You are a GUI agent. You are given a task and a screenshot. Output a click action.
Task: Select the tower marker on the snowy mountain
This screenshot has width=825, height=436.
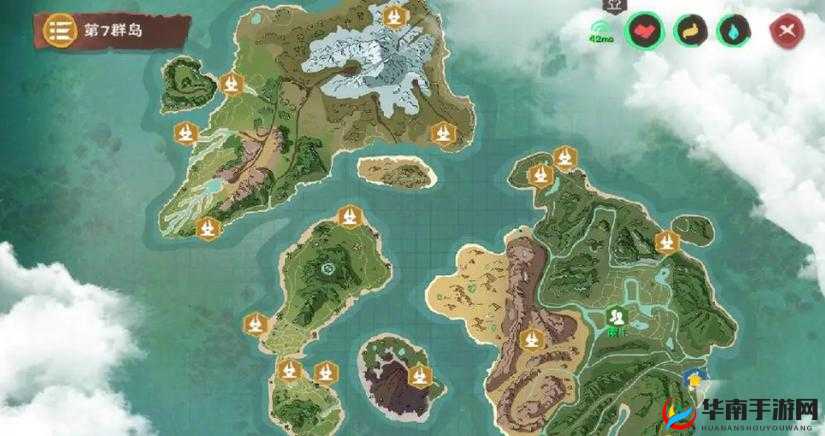pyautogui.click(x=397, y=16)
